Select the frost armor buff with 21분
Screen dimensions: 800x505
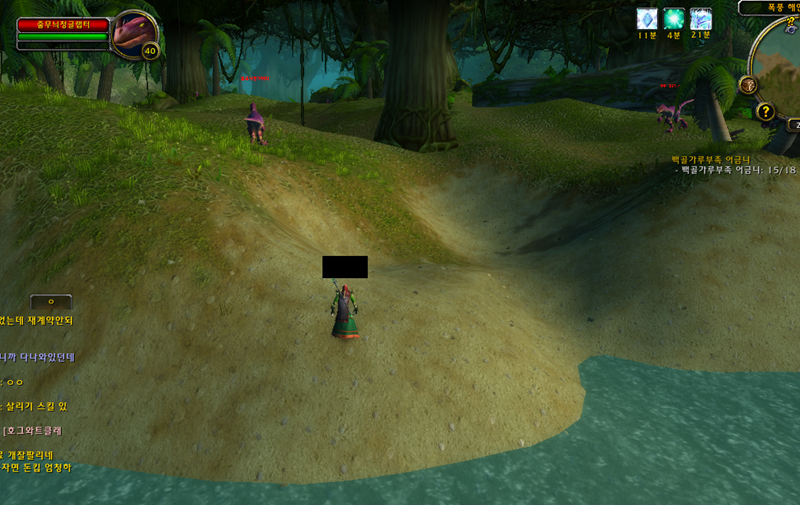pyautogui.click(x=701, y=19)
